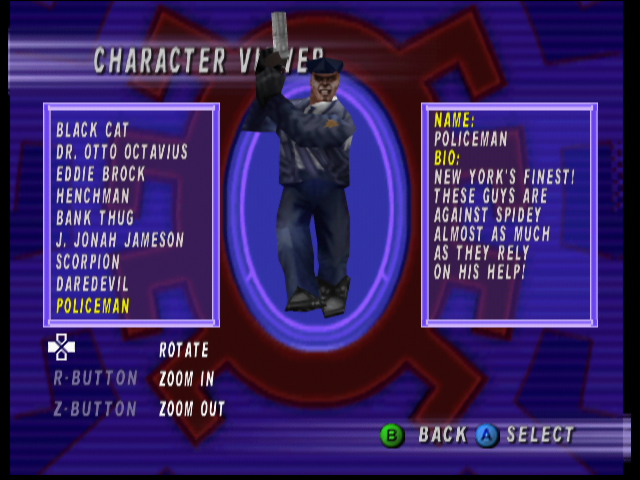Click the highlighted Policeman entry

[x=93, y=306]
